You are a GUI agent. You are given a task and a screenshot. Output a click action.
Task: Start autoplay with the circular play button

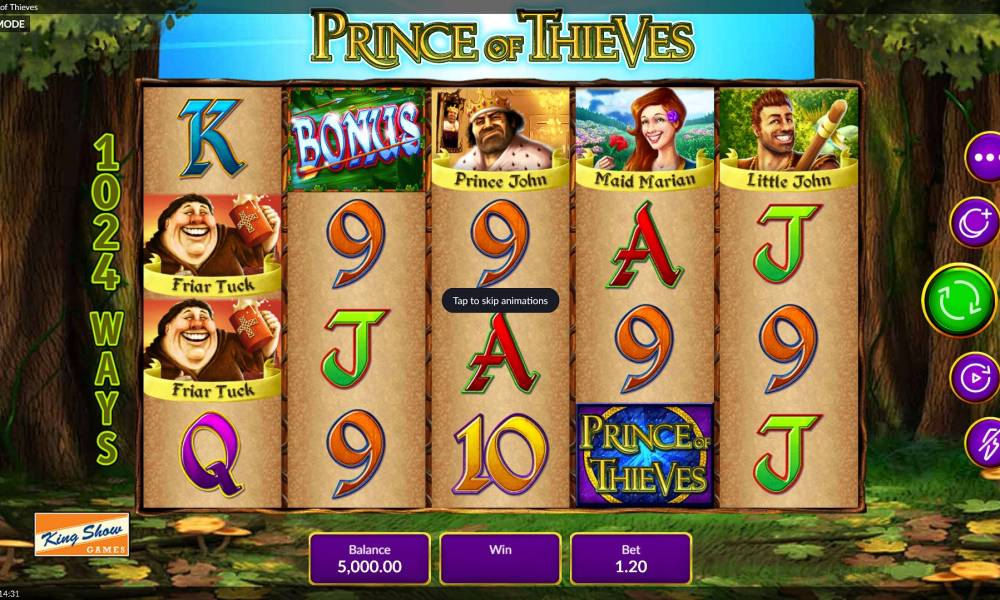pyautogui.click(x=974, y=378)
